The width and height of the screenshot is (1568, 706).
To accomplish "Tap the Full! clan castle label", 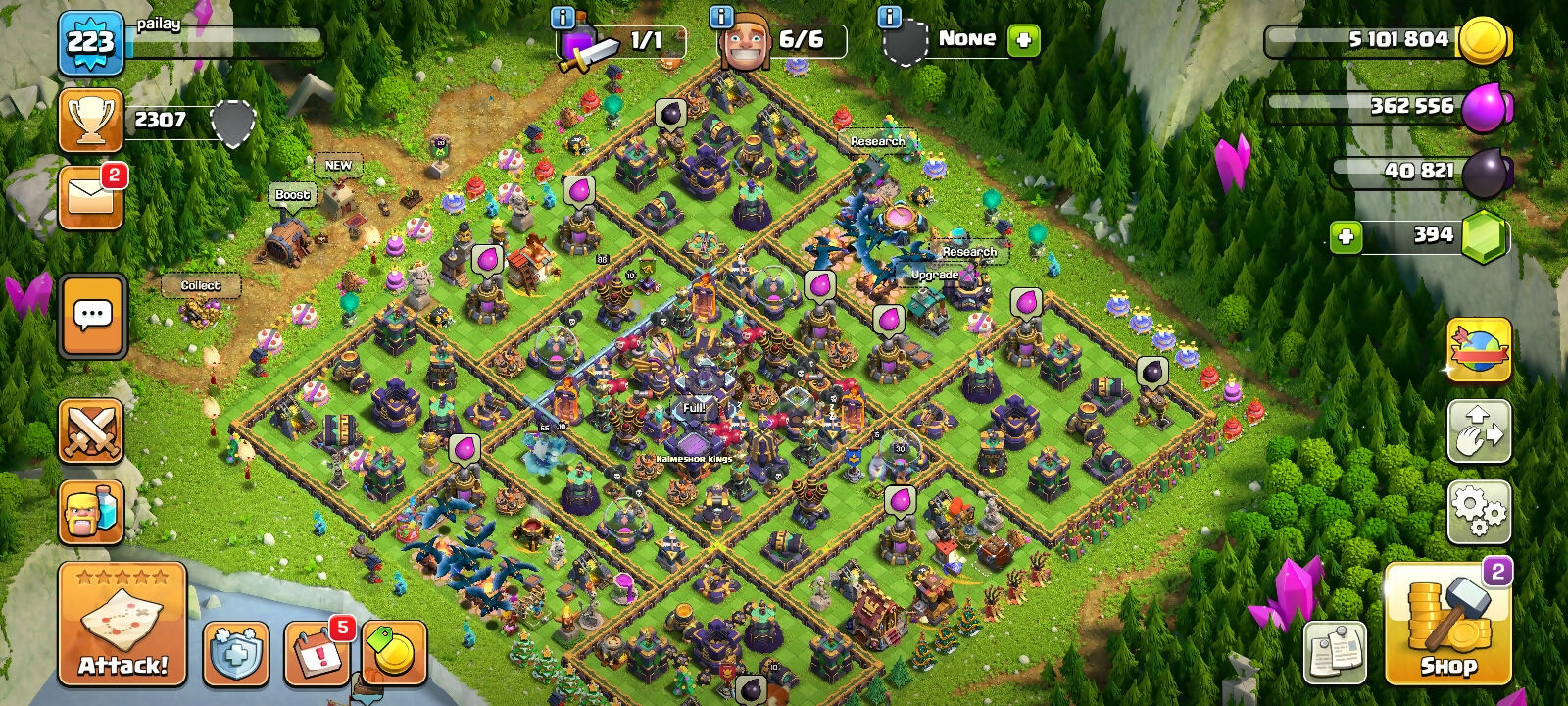I will tap(694, 407).
